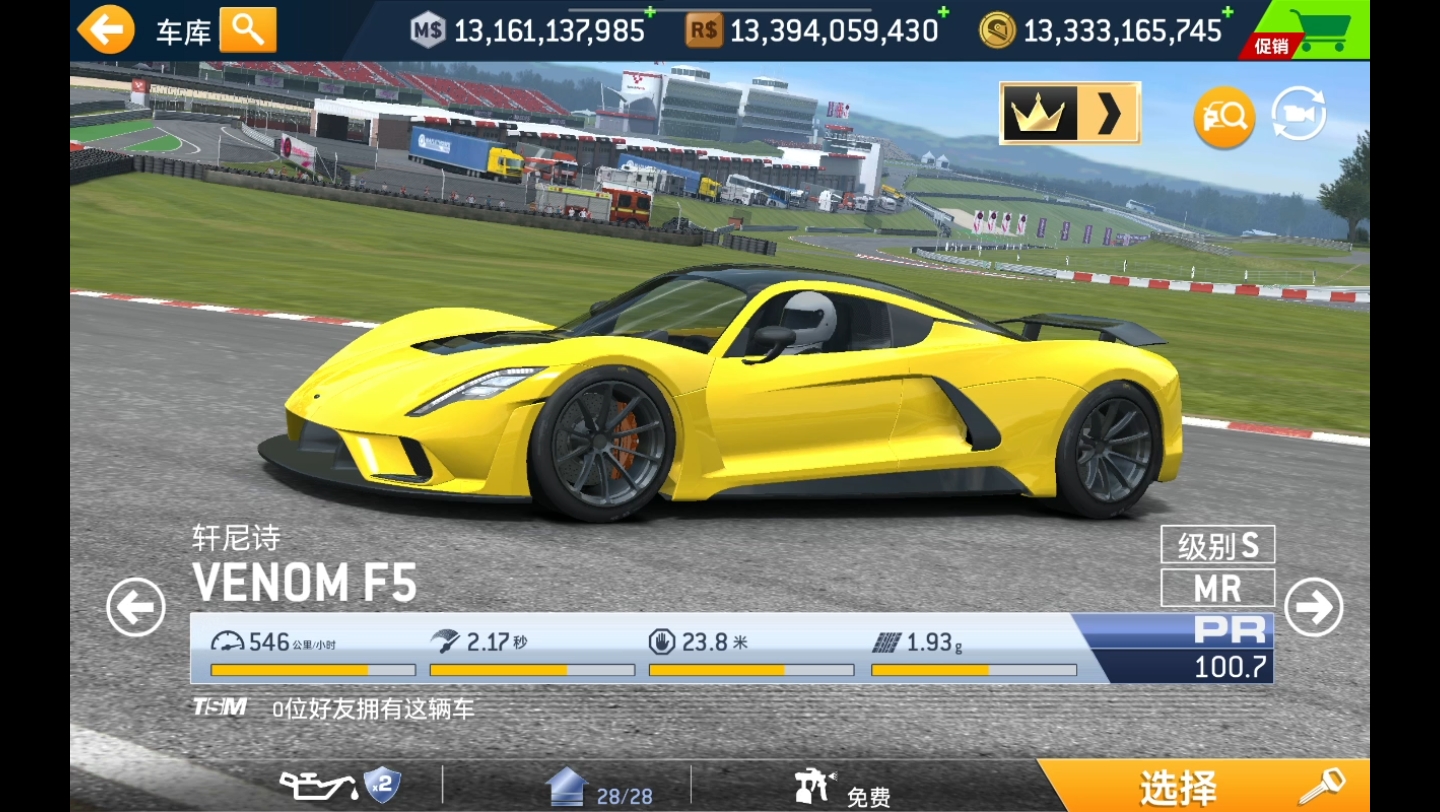Add more R$ currency
Viewport: 1440px width, 812px height.
[942, 13]
